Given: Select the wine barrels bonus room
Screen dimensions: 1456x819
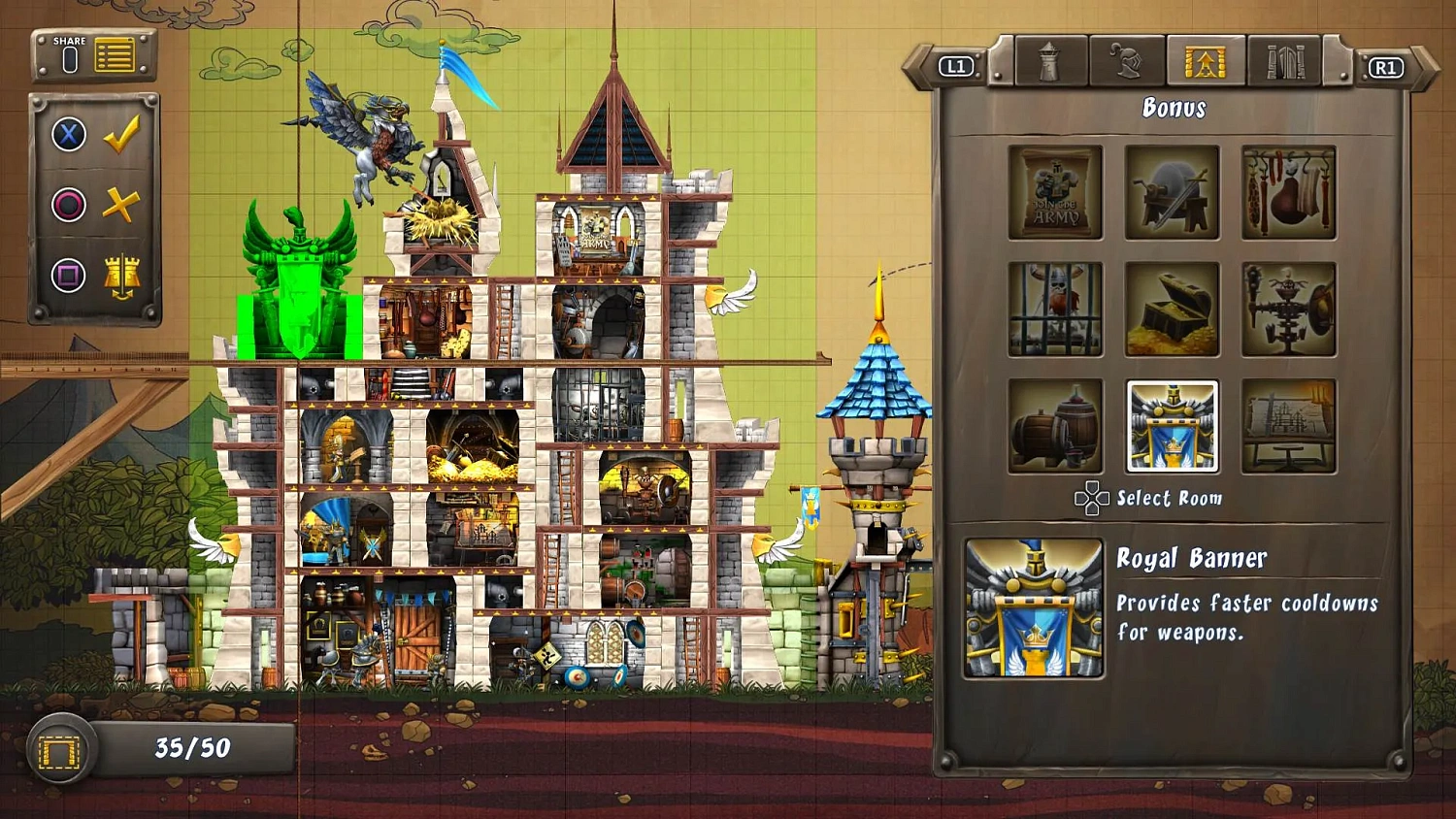Looking at the screenshot, I should 1054,426.
